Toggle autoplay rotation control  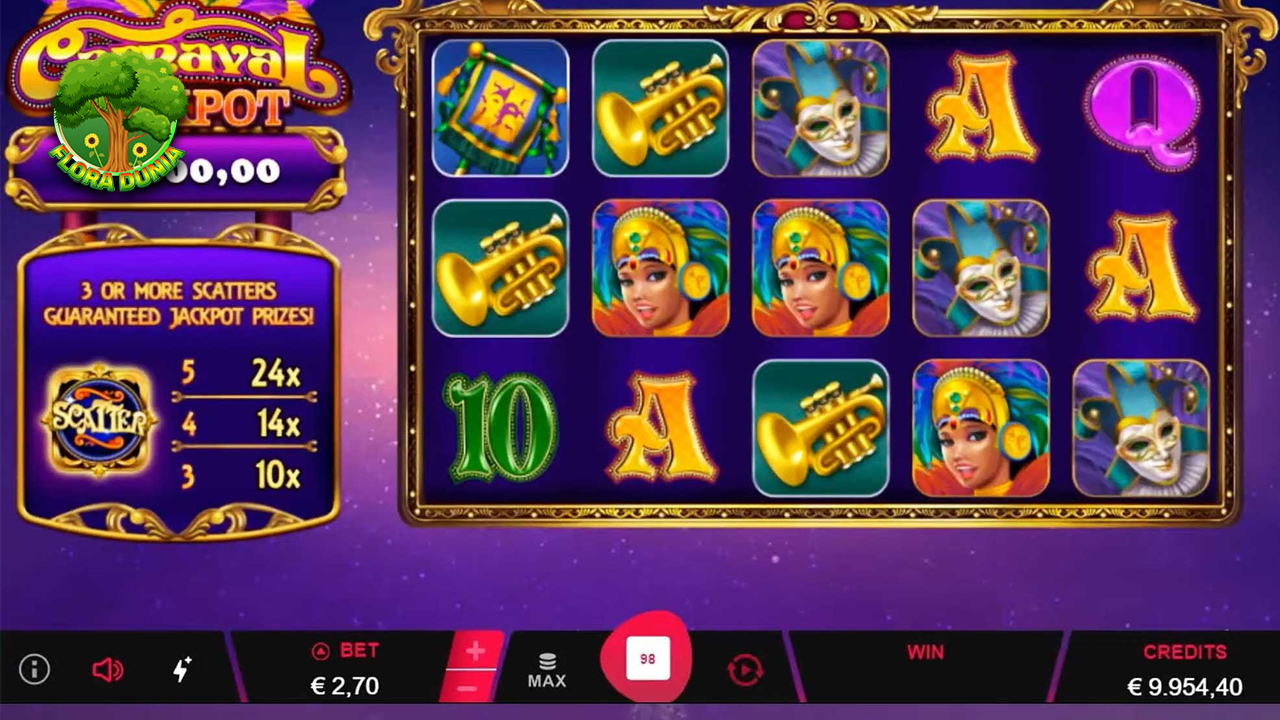744,670
